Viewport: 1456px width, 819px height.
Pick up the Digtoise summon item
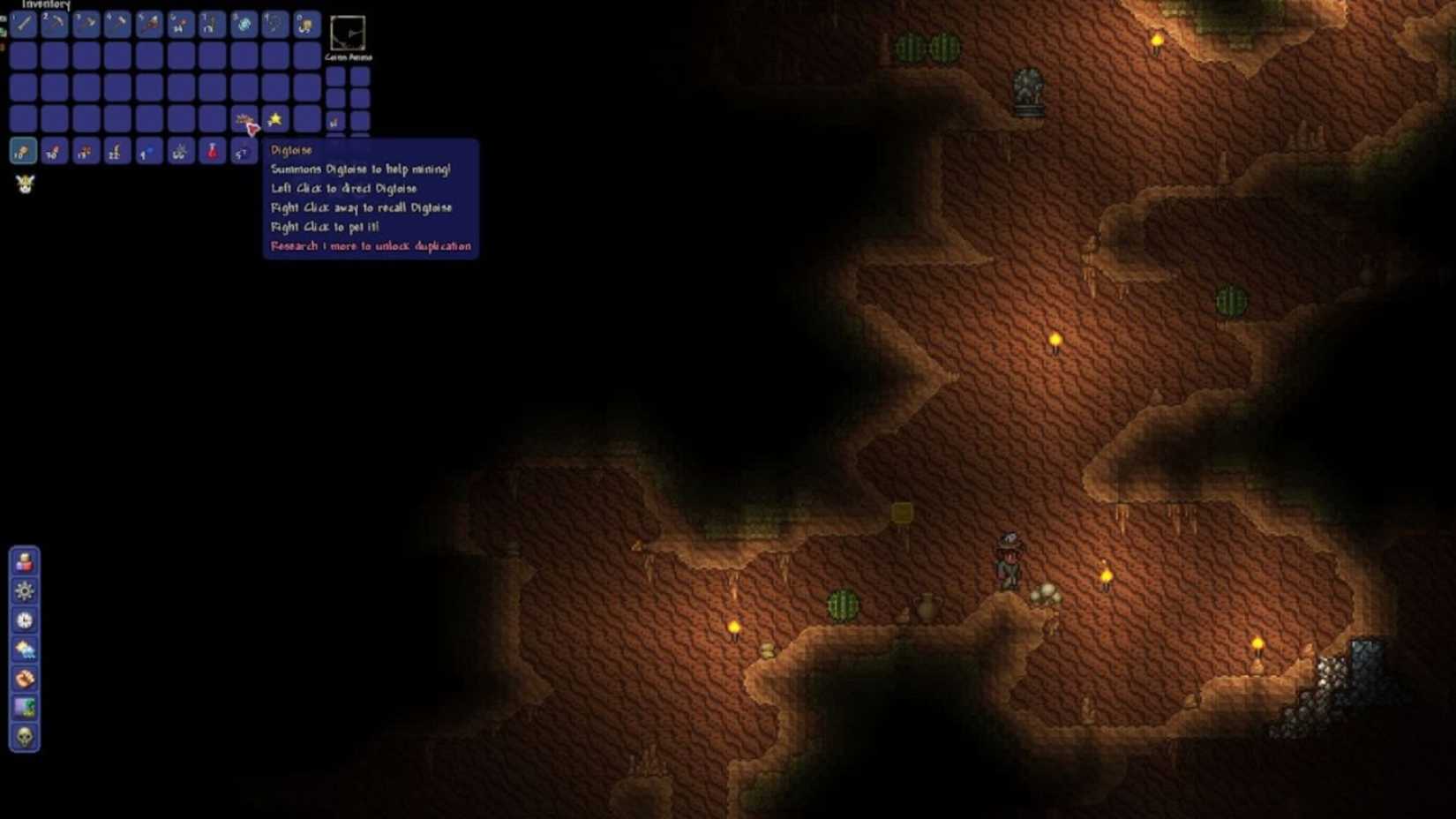(x=244, y=118)
